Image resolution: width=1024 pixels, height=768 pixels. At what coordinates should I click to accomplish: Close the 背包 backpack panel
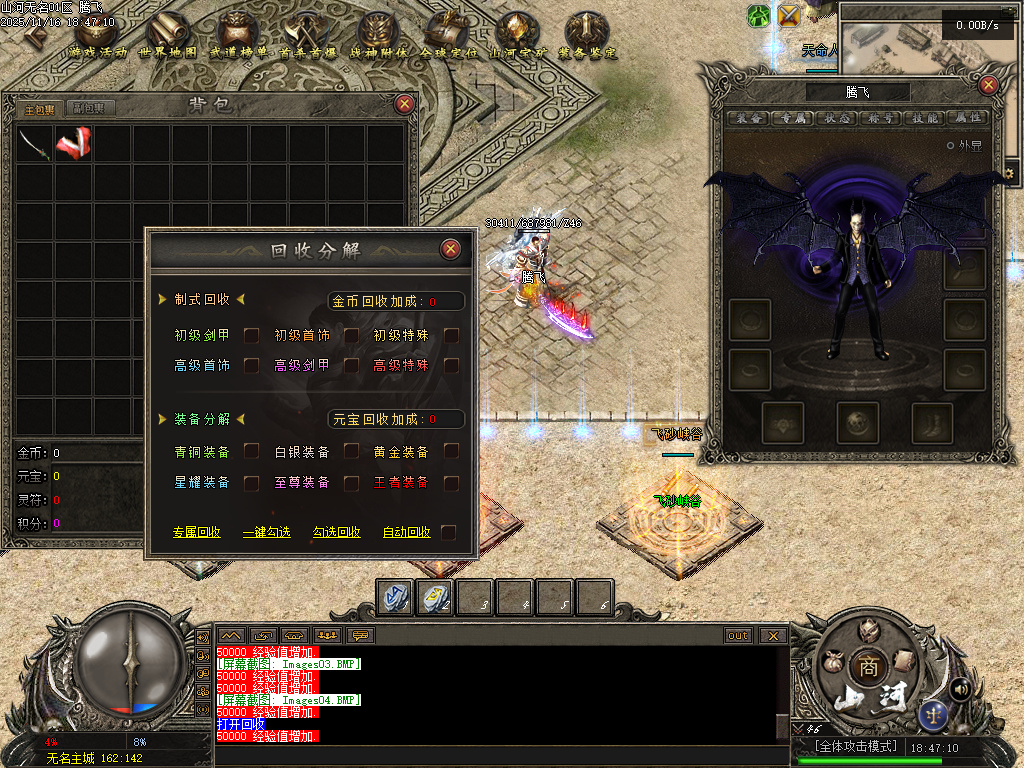click(404, 104)
